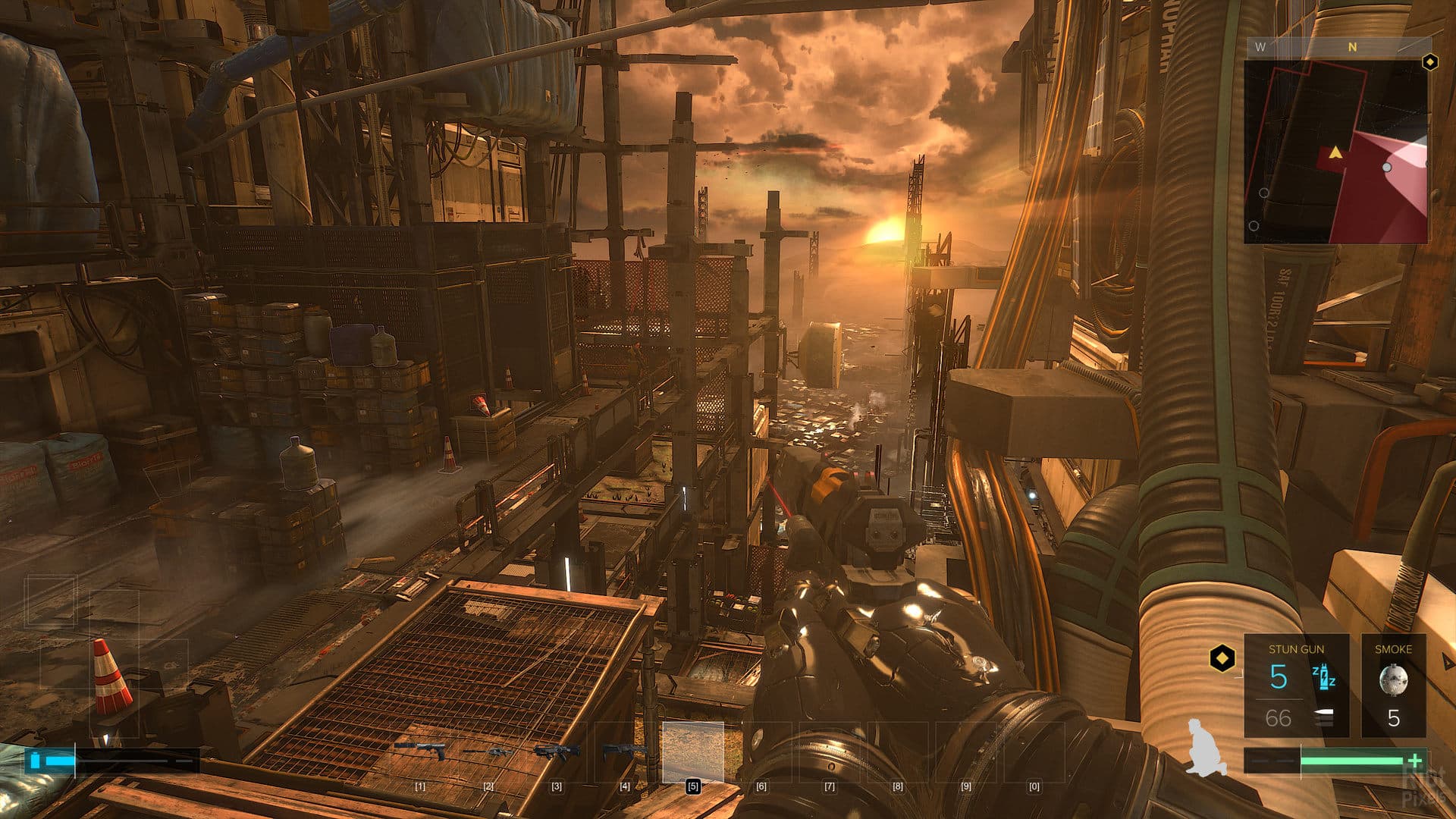Switch to the weapon in hotbar slot 3
Viewport: 1456px width, 819px height.
[557, 751]
